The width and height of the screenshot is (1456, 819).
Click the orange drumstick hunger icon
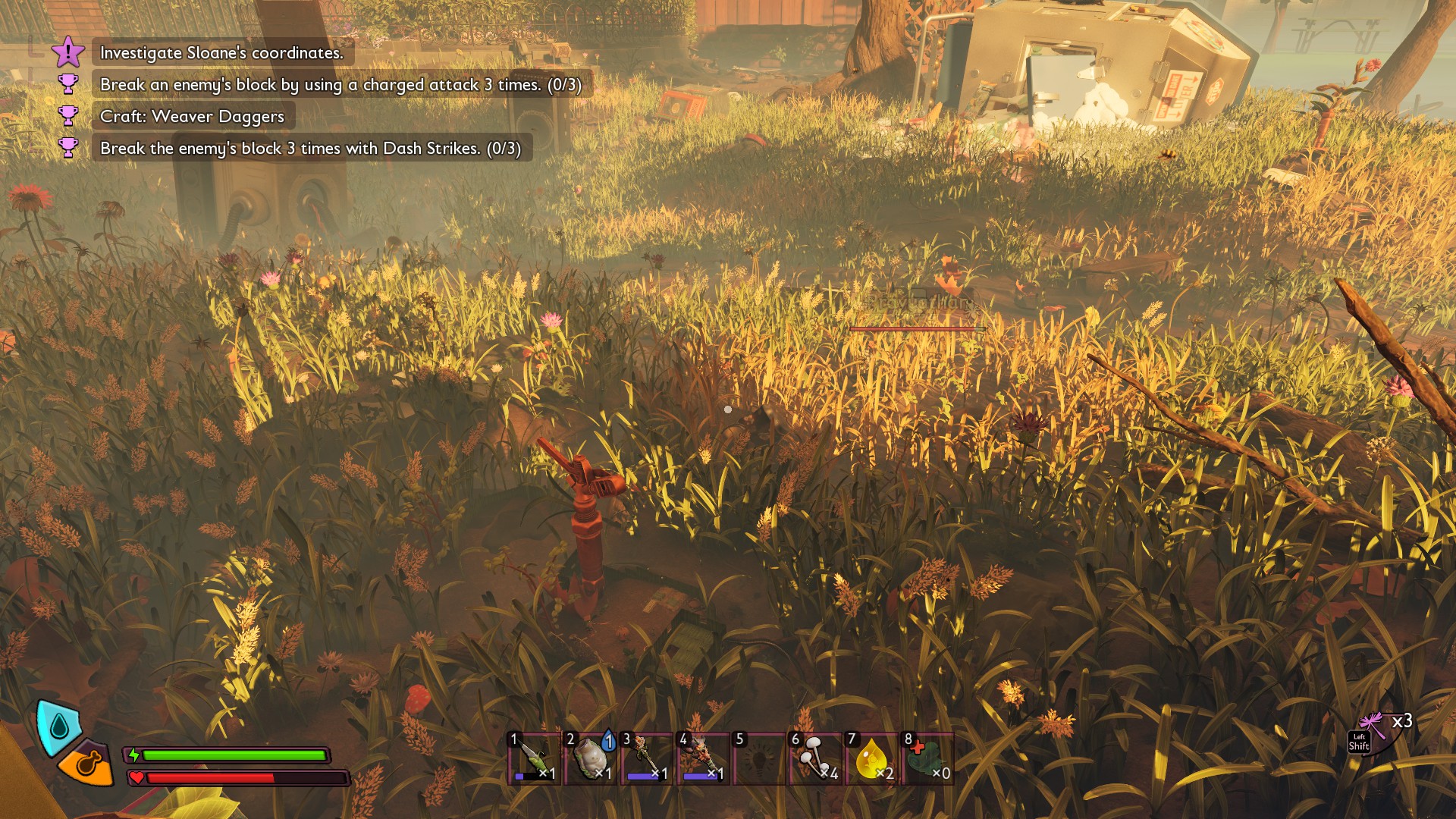click(x=87, y=763)
